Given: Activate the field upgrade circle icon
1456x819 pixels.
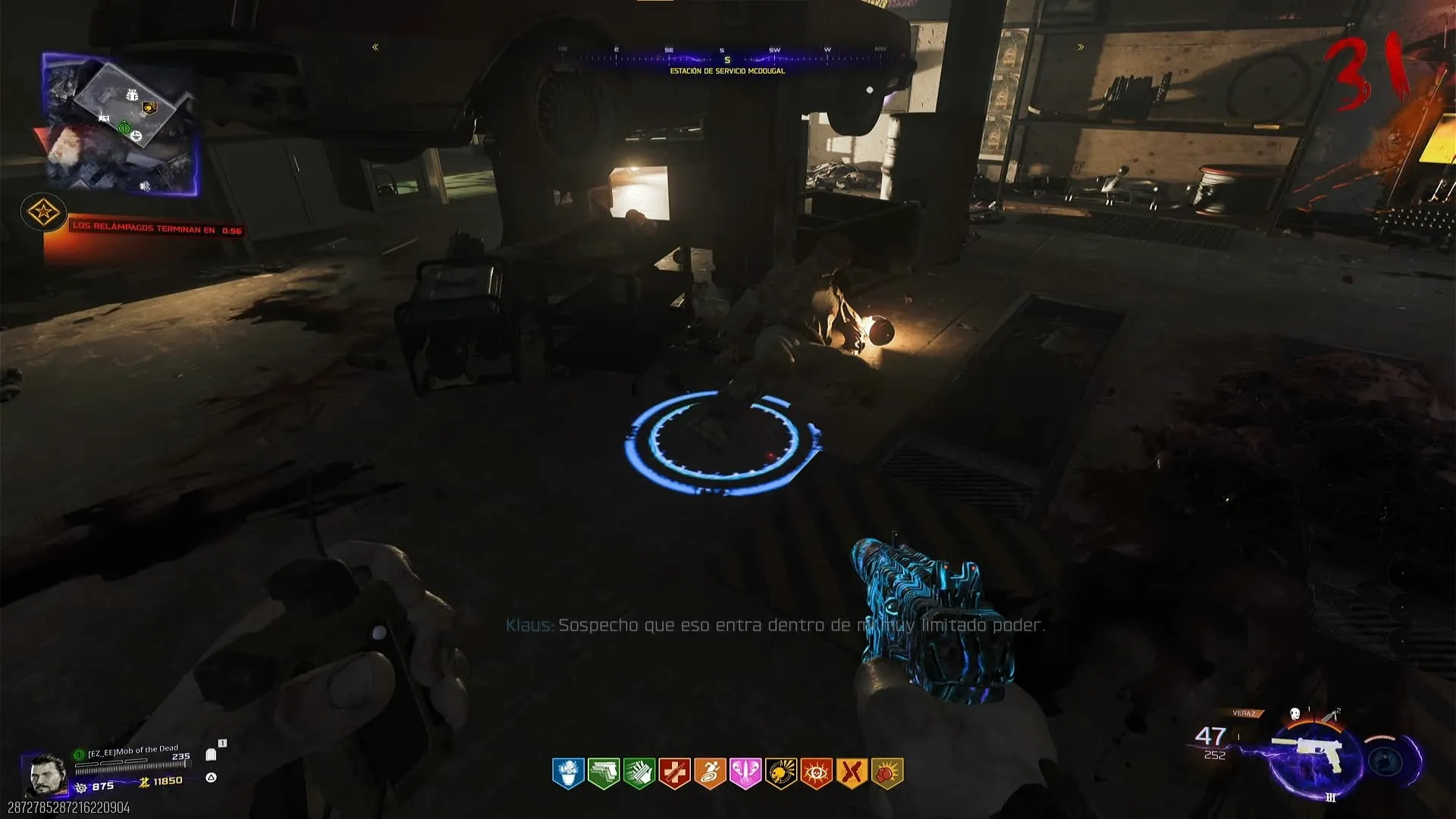Looking at the screenshot, I should pos(1386,760).
